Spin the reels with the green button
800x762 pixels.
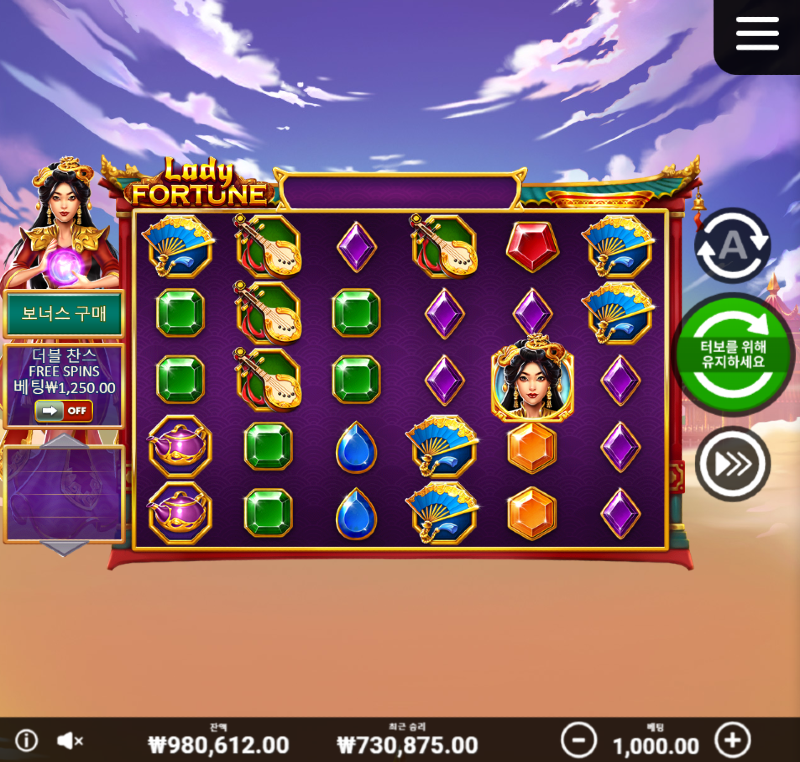click(732, 353)
